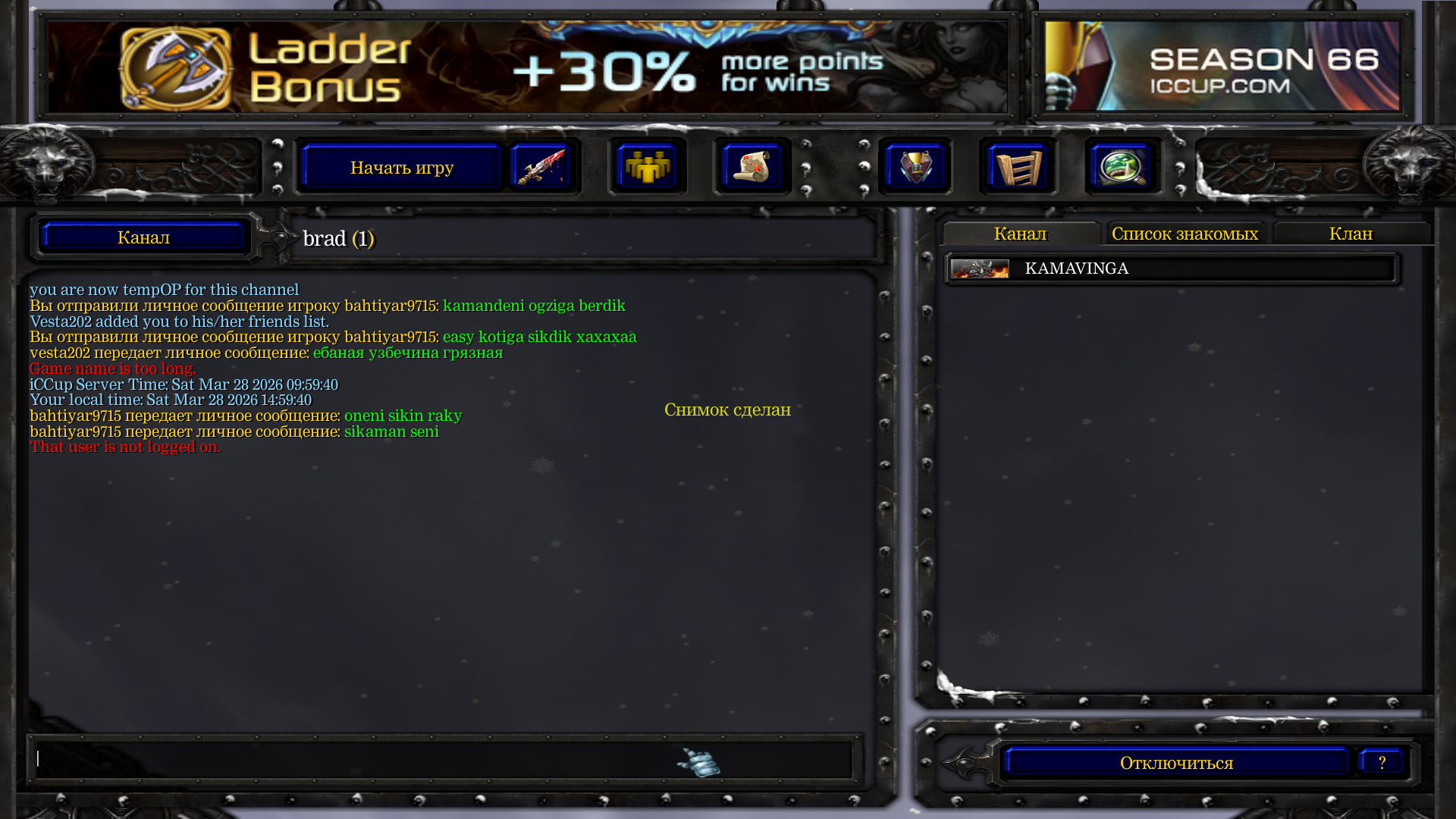
Task: Open the bloody sword quick-game icon
Action: (x=541, y=167)
